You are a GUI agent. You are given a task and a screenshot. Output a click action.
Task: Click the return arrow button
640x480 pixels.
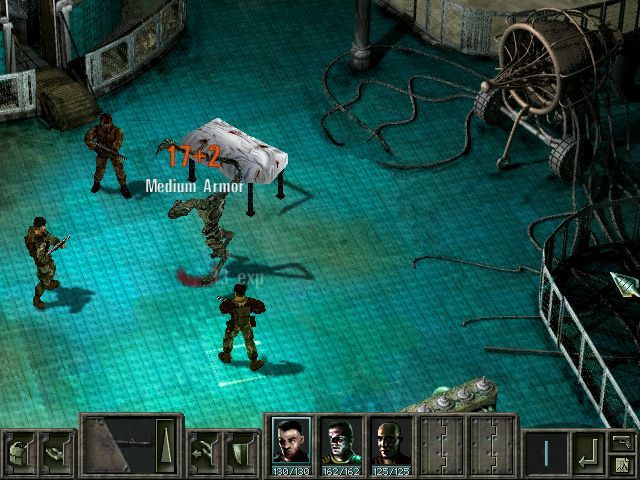tap(588, 453)
